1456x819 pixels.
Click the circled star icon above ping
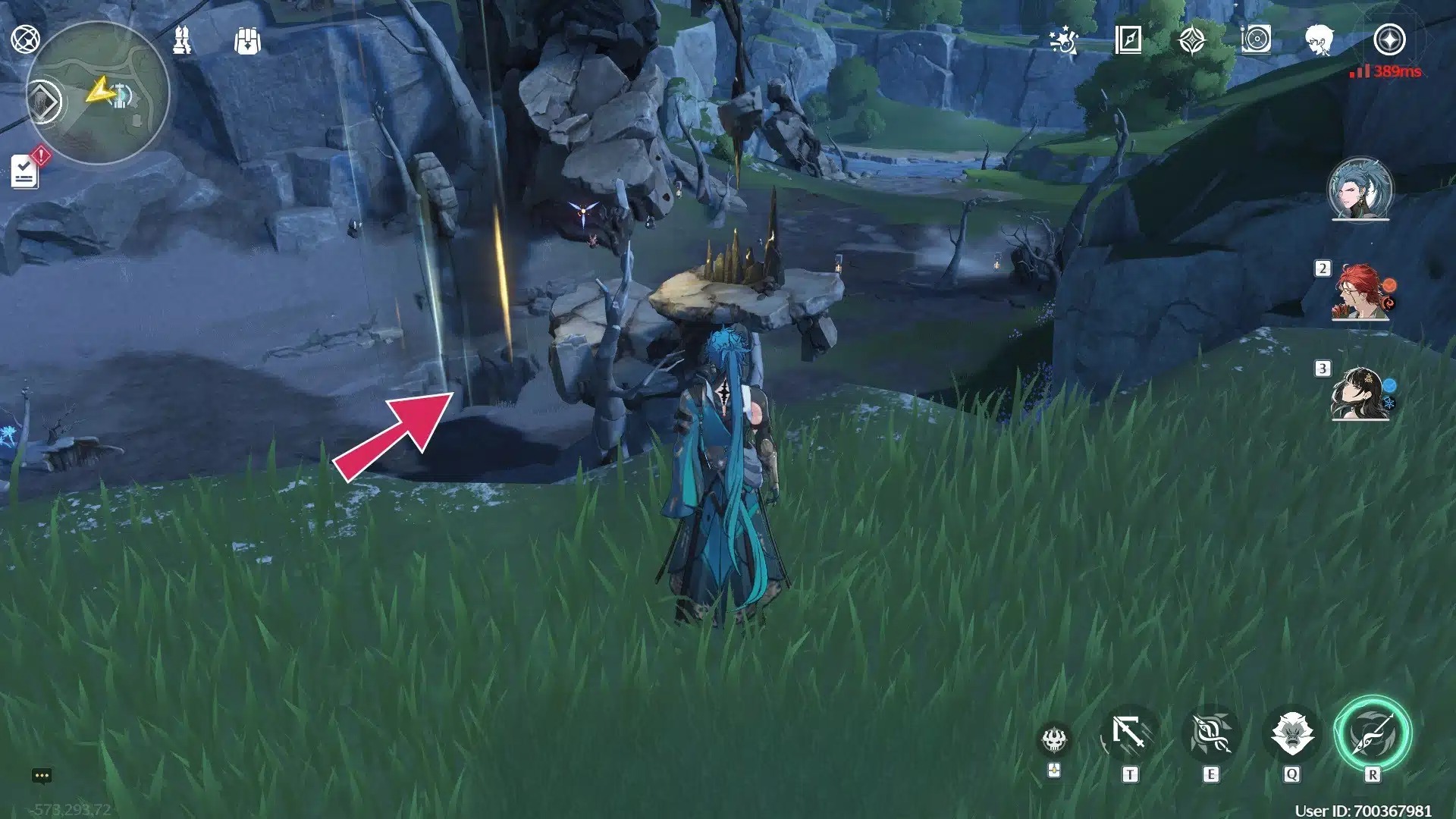point(1389,40)
